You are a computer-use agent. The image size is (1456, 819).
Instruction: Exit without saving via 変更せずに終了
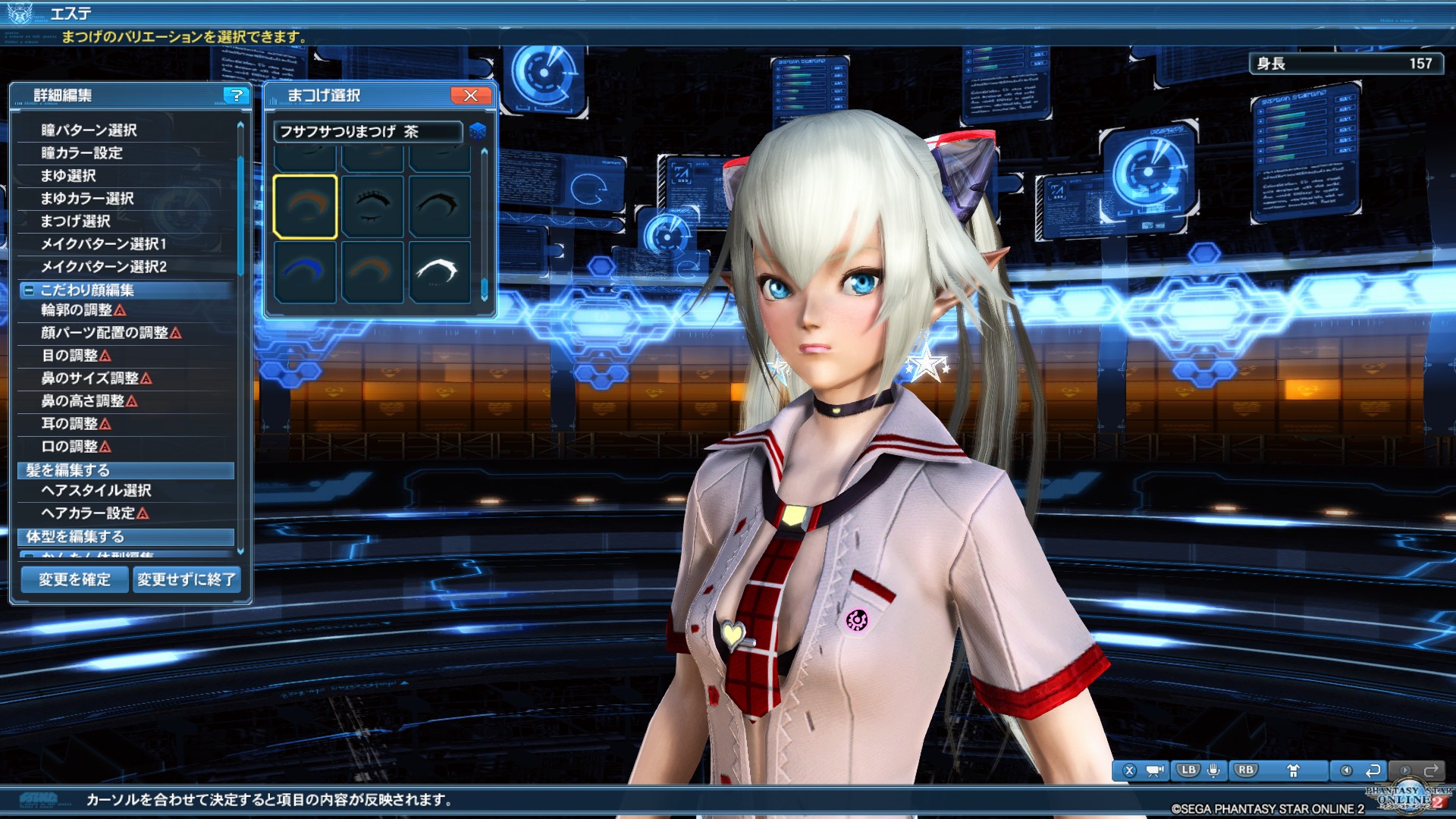pos(187,580)
